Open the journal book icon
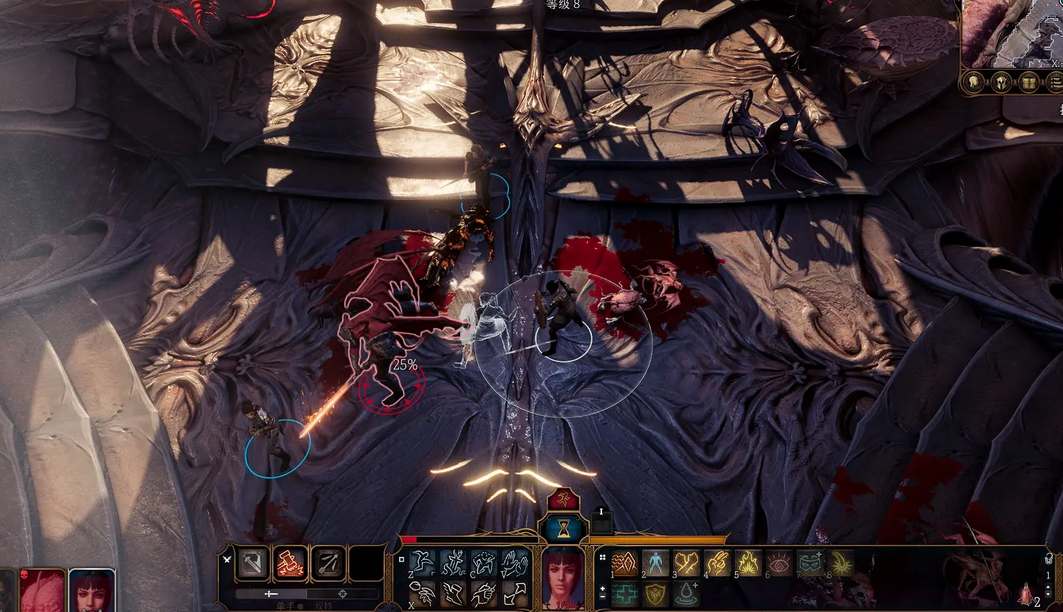The image size is (1063, 612). [1028, 82]
